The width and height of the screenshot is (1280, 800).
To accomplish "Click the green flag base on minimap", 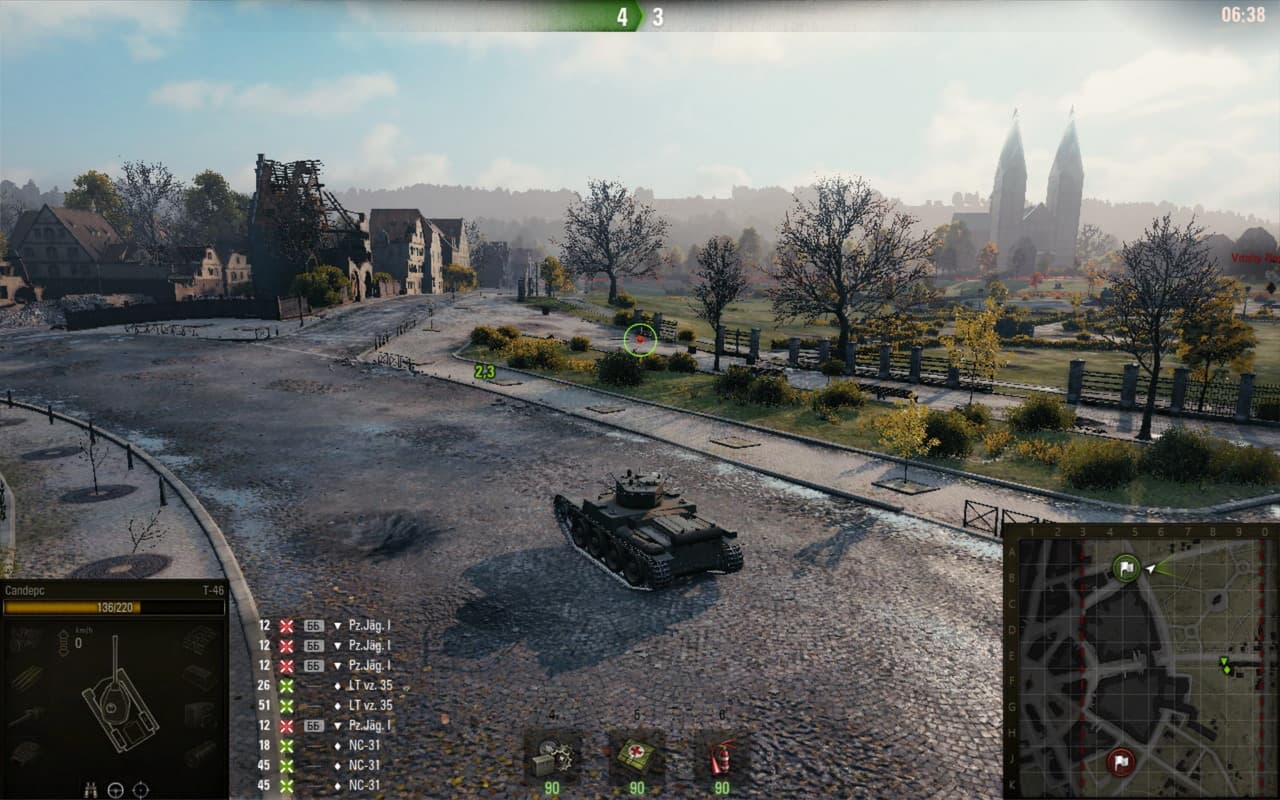I will pos(1126,569).
